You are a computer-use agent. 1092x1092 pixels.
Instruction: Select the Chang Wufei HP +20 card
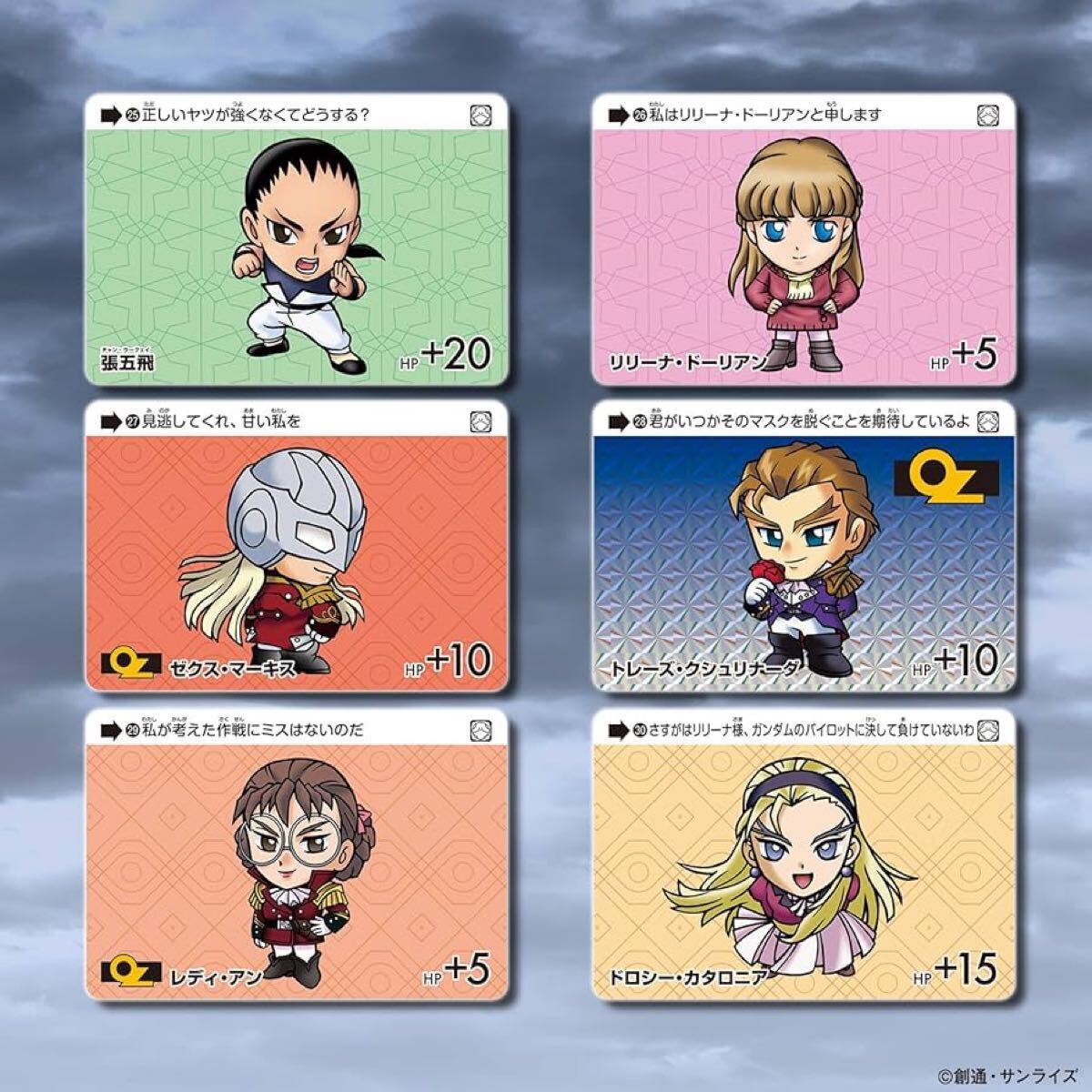(x=296, y=241)
